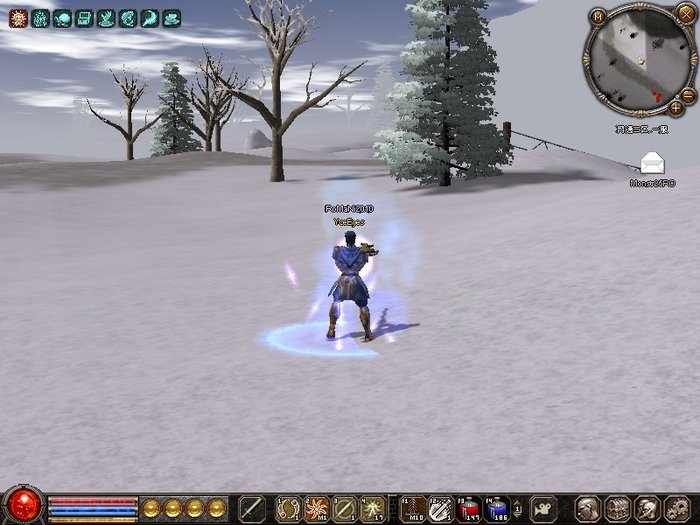Image resolution: width=700 pixels, height=525 pixels.
Task: Click the M button on the minimap
Action: click(x=597, y=16)
